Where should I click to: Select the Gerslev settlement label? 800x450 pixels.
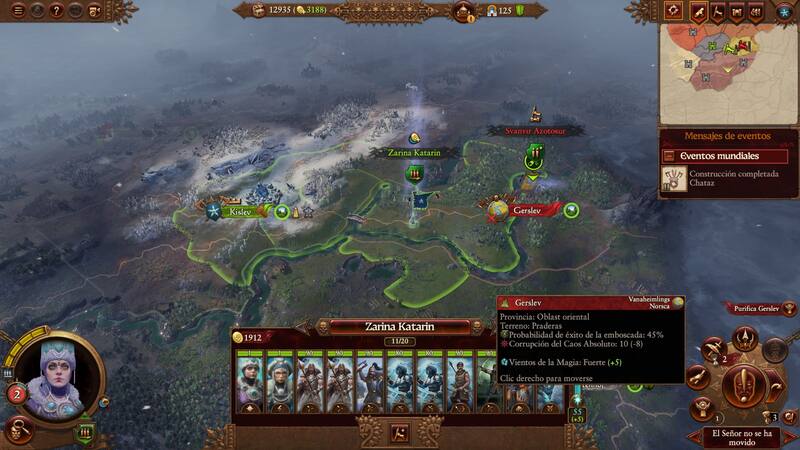pos(526,211)
